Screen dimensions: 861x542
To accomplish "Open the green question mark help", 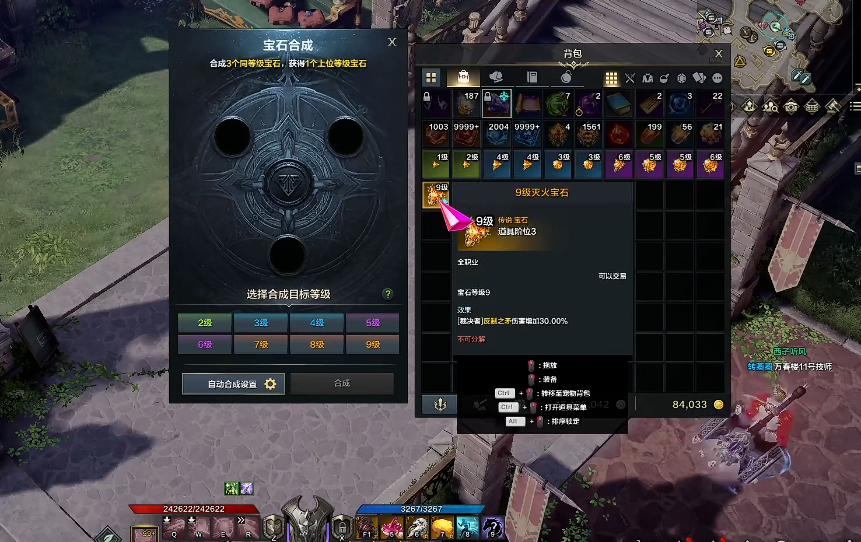I will (x=387, y=294).
